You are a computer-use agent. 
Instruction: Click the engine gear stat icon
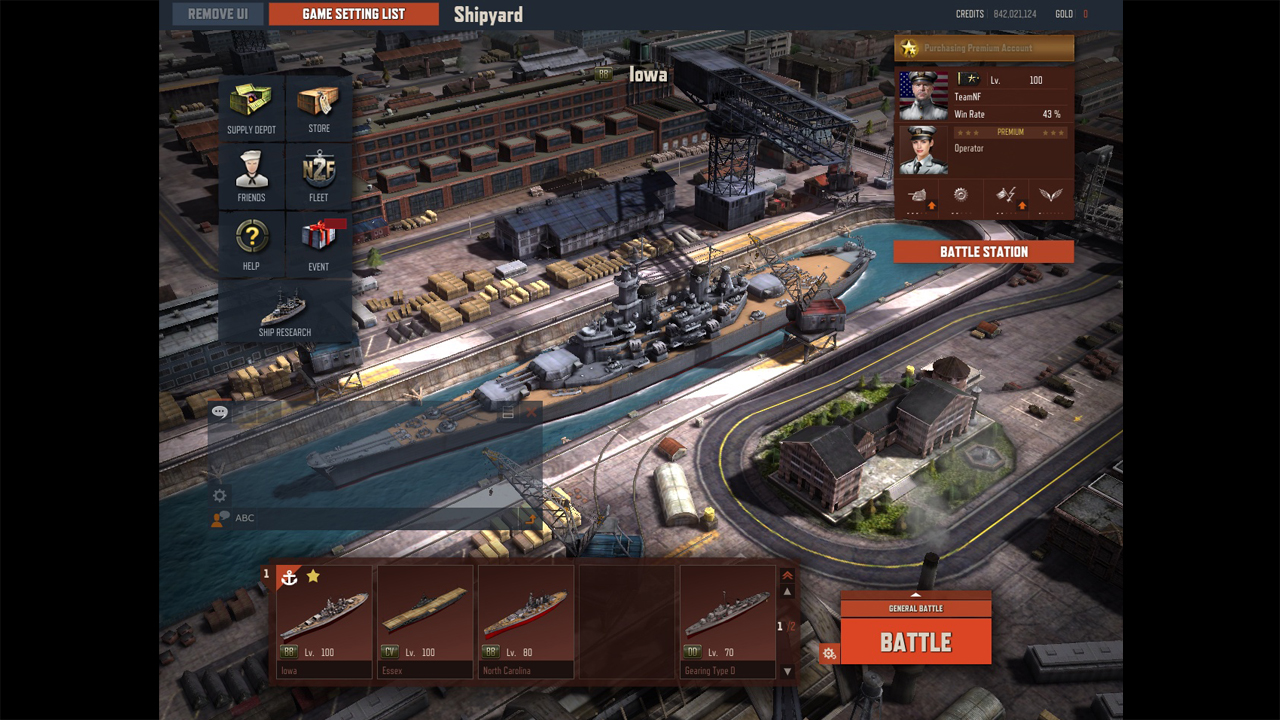pos(962,195)
